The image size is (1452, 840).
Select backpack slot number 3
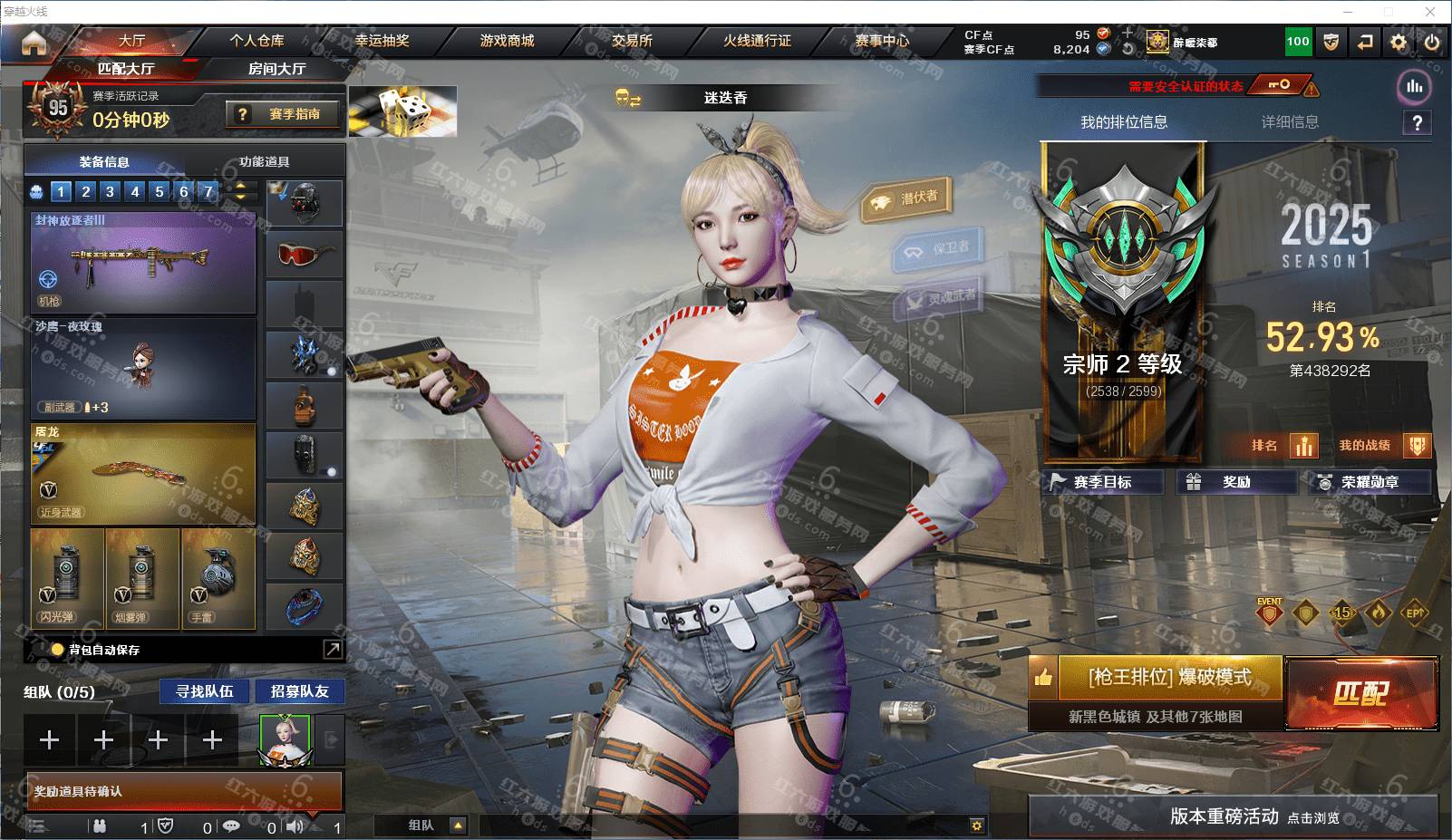[x=110, y=191]
